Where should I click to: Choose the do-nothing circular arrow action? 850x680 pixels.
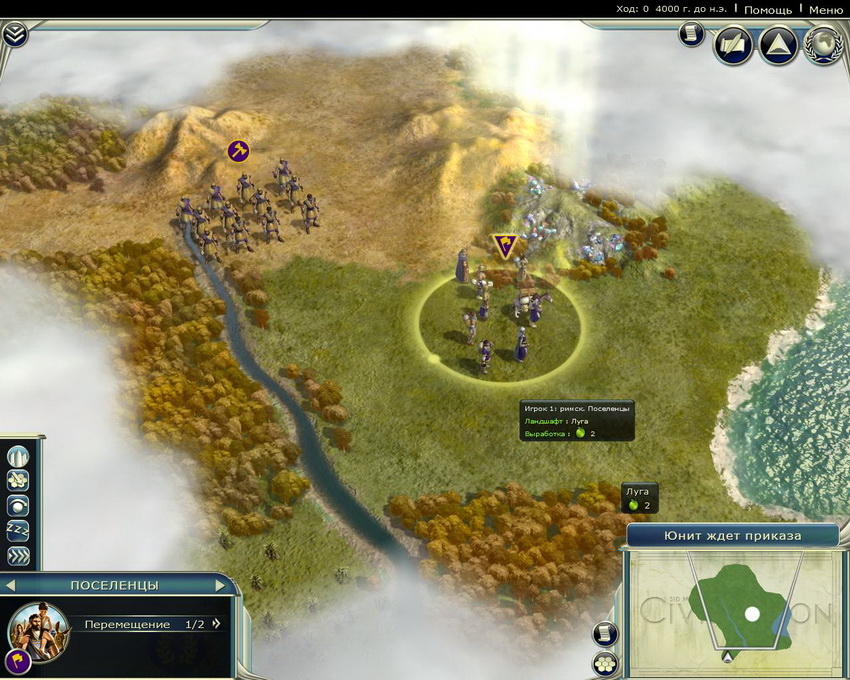pos(20,506)
